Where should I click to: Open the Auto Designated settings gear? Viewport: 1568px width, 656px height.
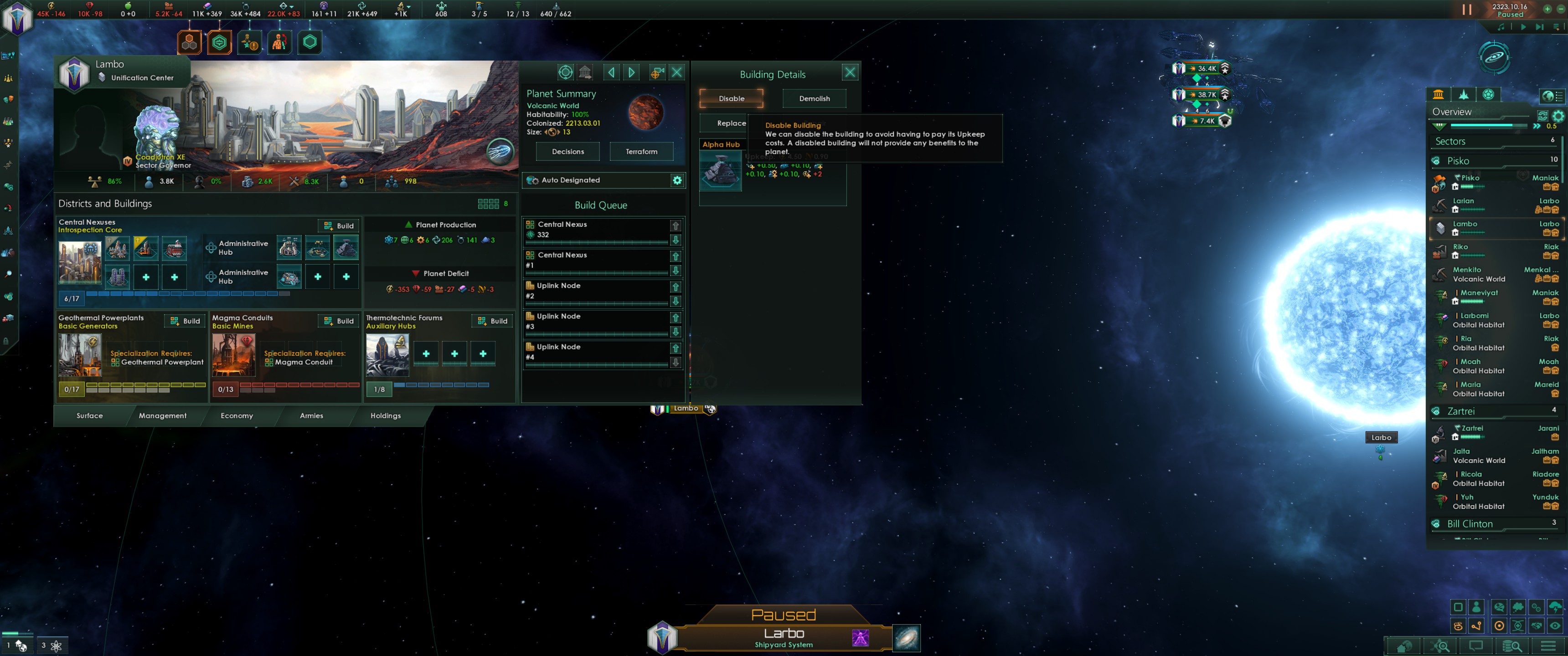point(677,180)
